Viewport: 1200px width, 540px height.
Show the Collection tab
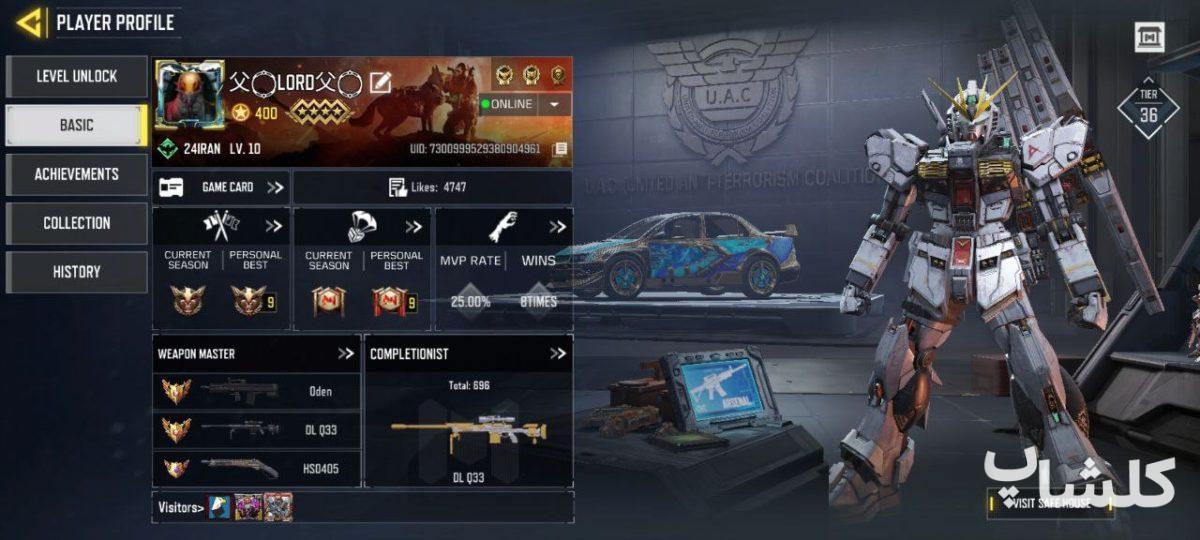76,223
